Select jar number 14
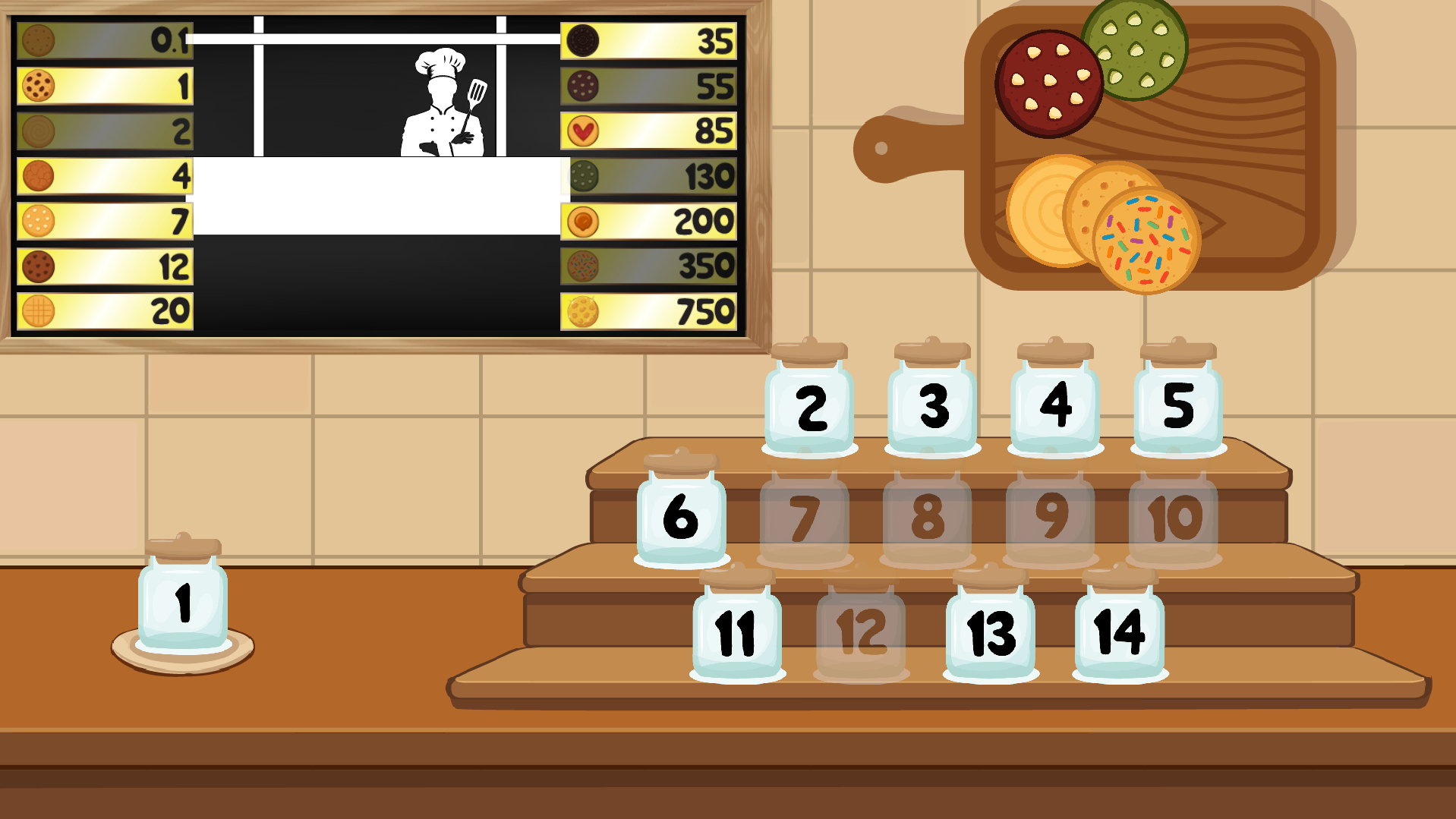 [x=1120, y=630]
